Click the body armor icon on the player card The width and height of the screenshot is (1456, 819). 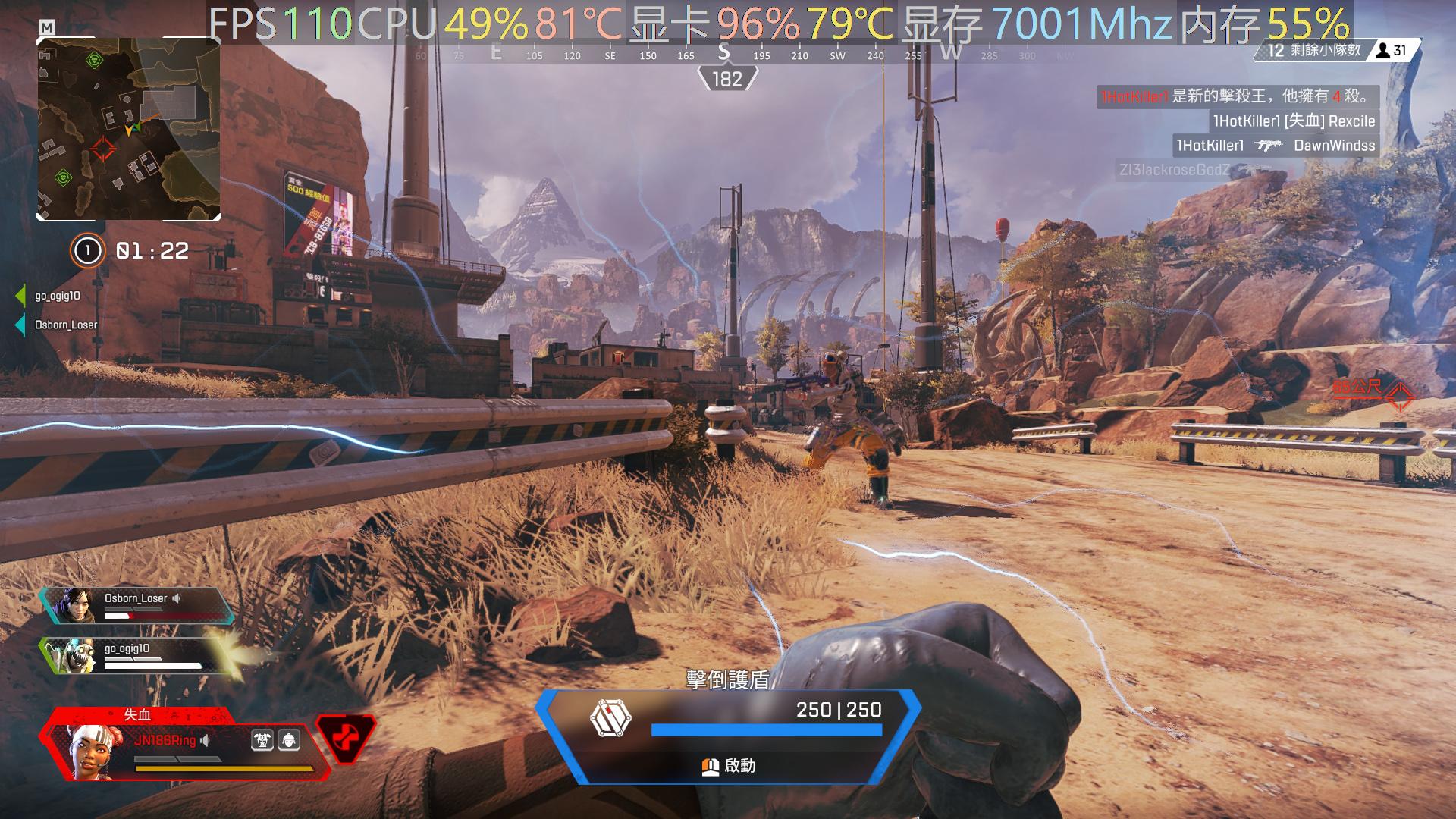point(262,740)
